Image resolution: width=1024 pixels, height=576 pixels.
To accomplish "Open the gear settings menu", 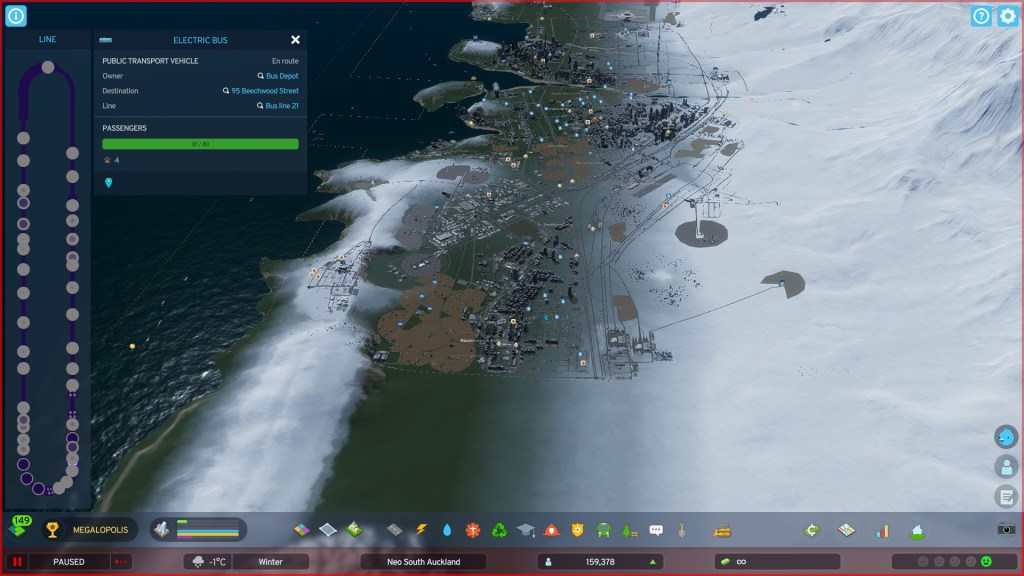I will 1007,16.
